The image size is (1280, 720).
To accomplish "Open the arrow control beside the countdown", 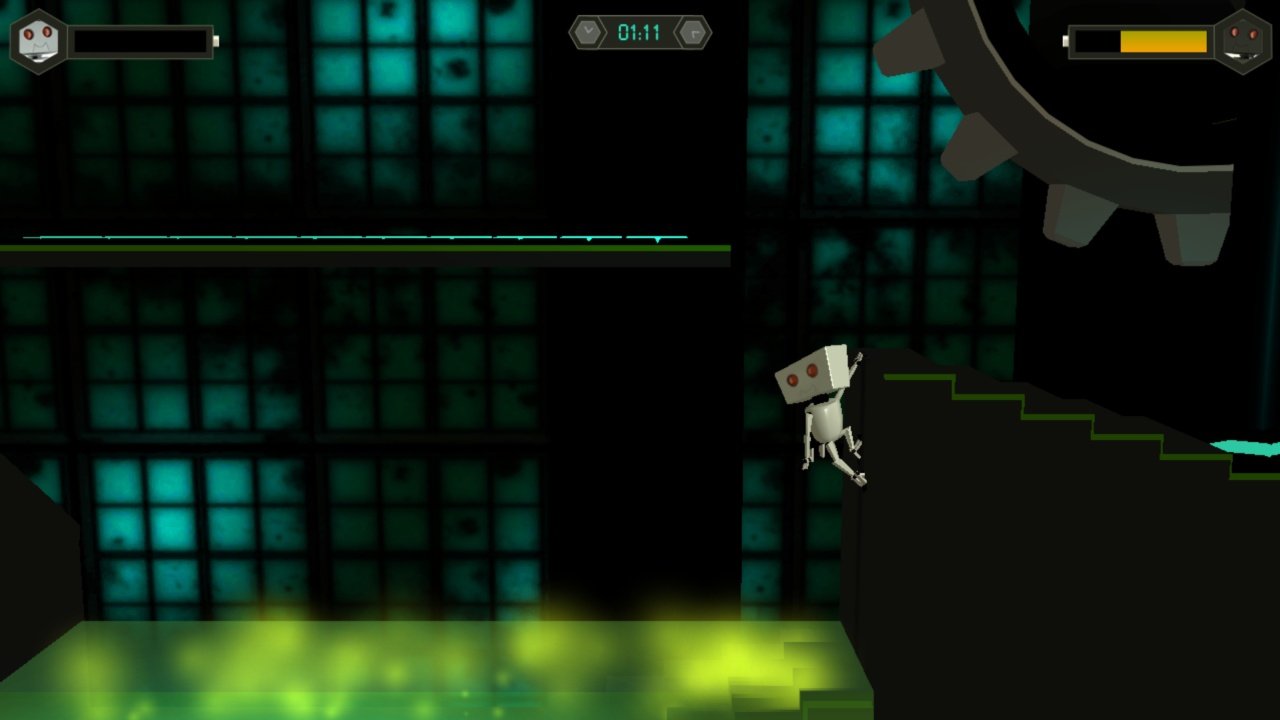I will (x=692, y=30).
